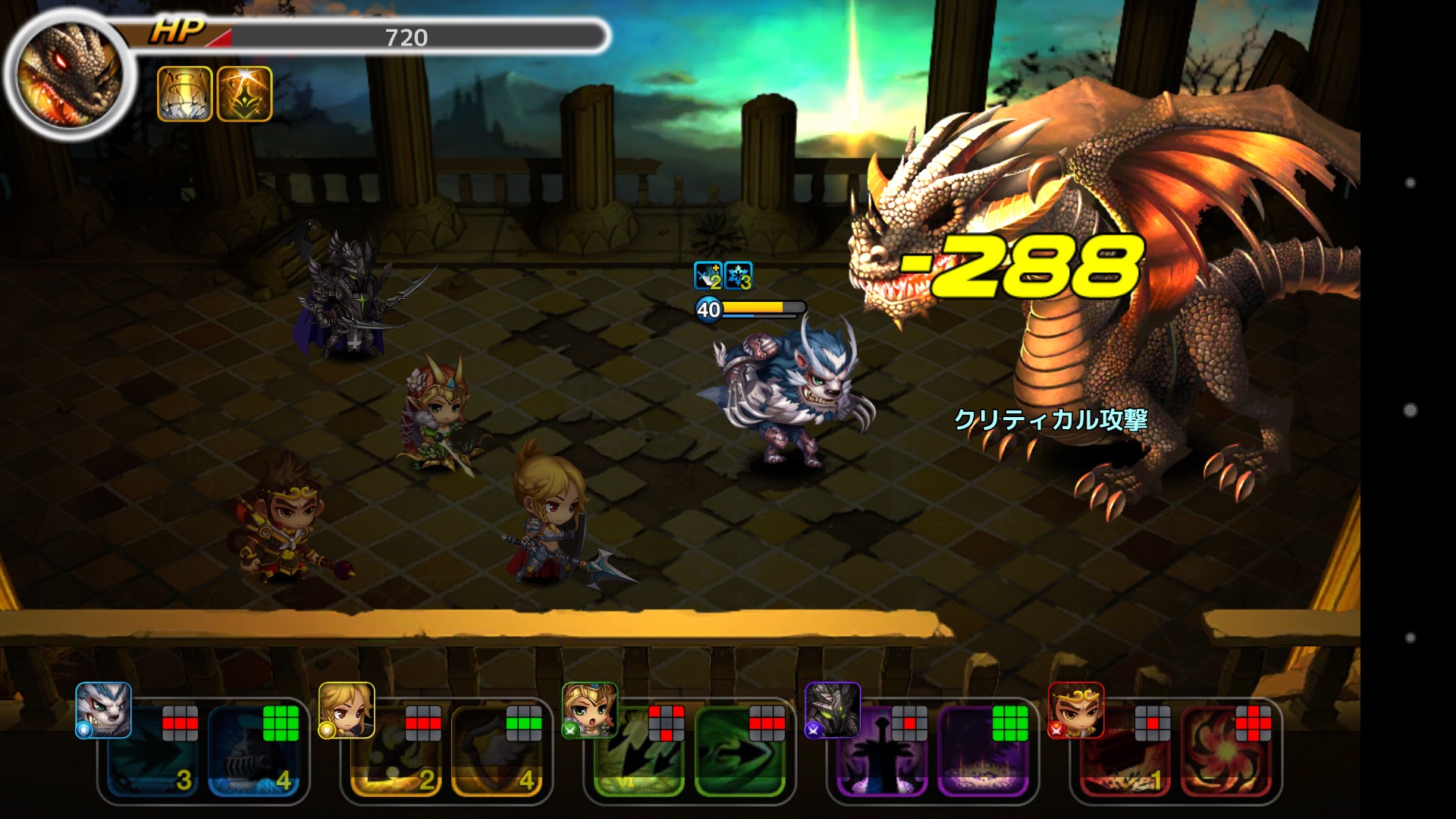Select the dark knight hero portrait

pyautogui.click(x=833, y=710)
